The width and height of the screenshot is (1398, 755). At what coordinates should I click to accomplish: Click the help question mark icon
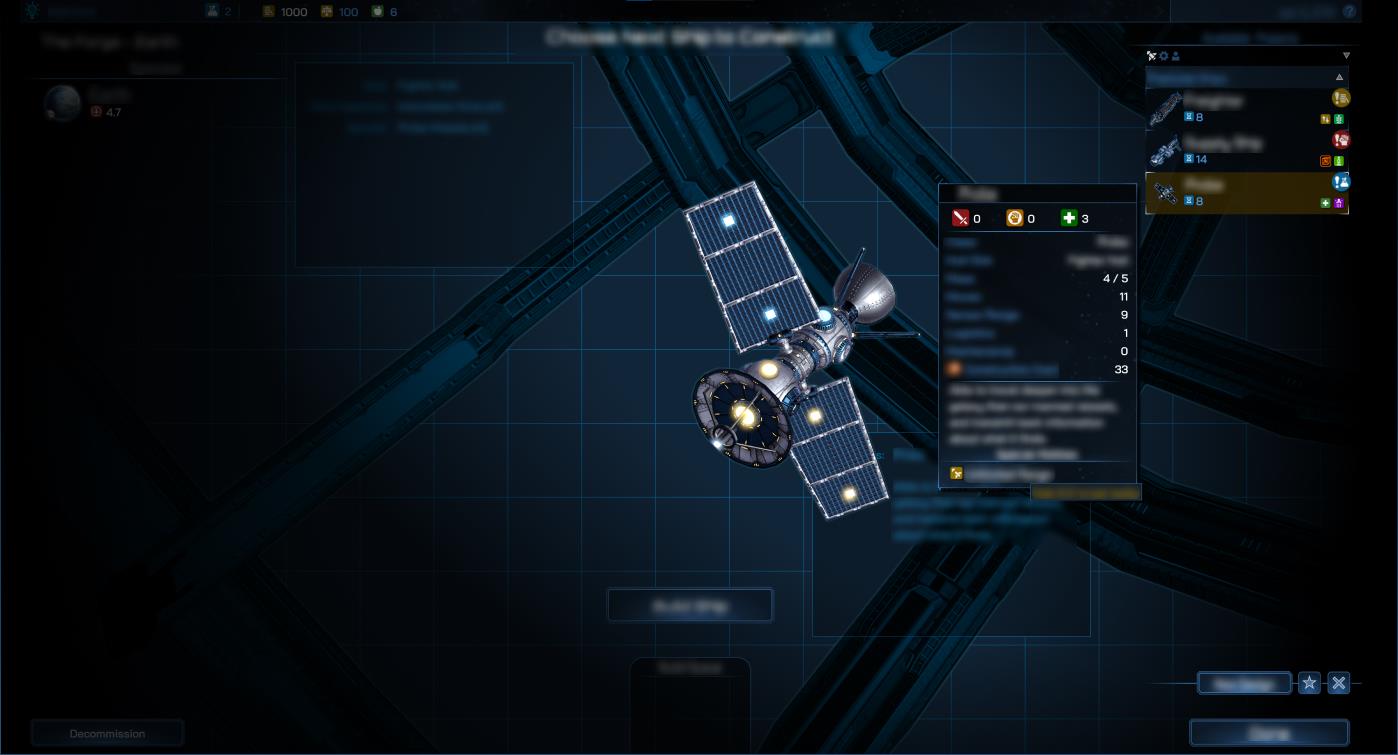tap(1349, 12)
